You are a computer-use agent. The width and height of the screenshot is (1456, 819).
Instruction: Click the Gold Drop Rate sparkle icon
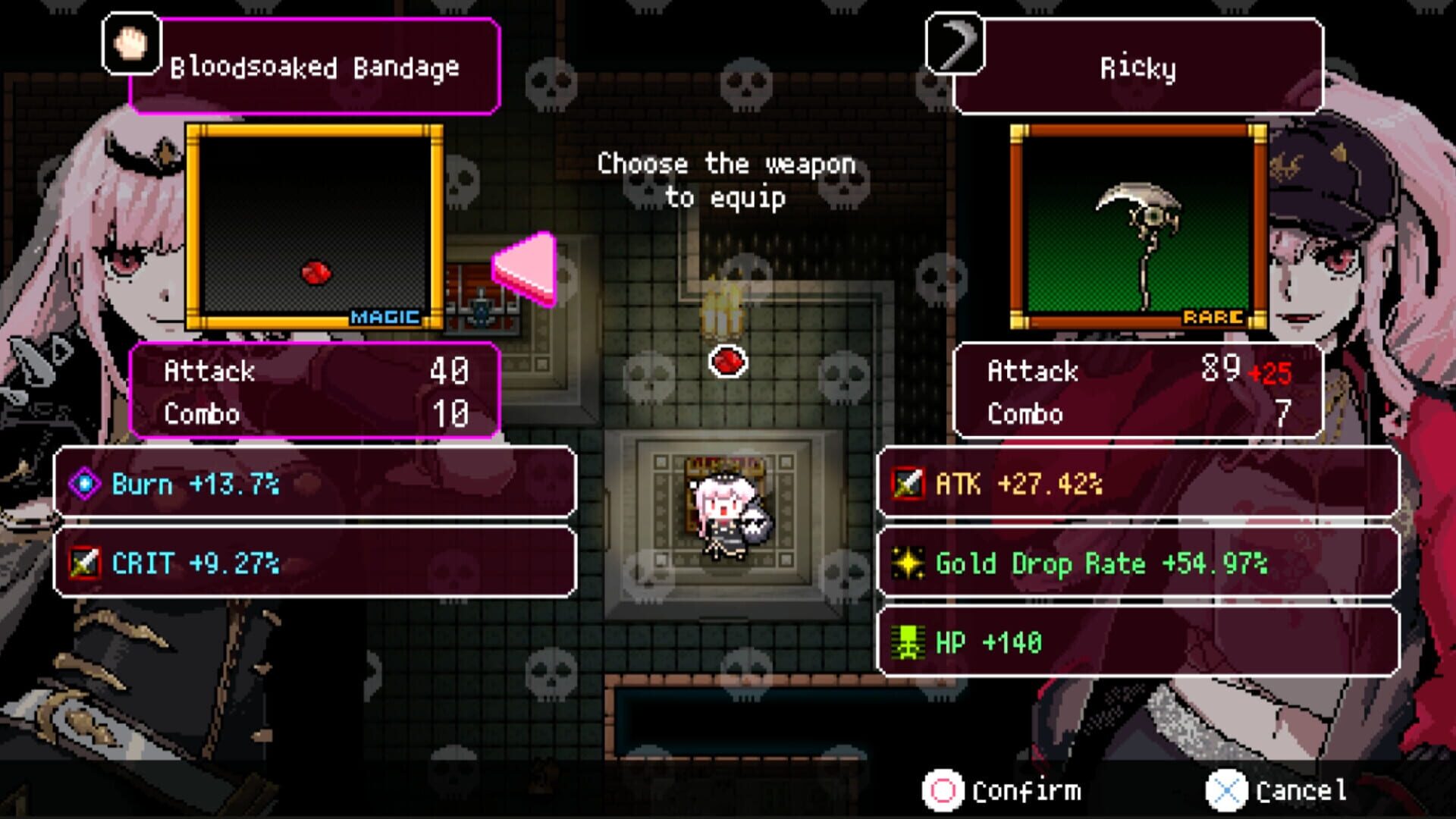[907, 564]
